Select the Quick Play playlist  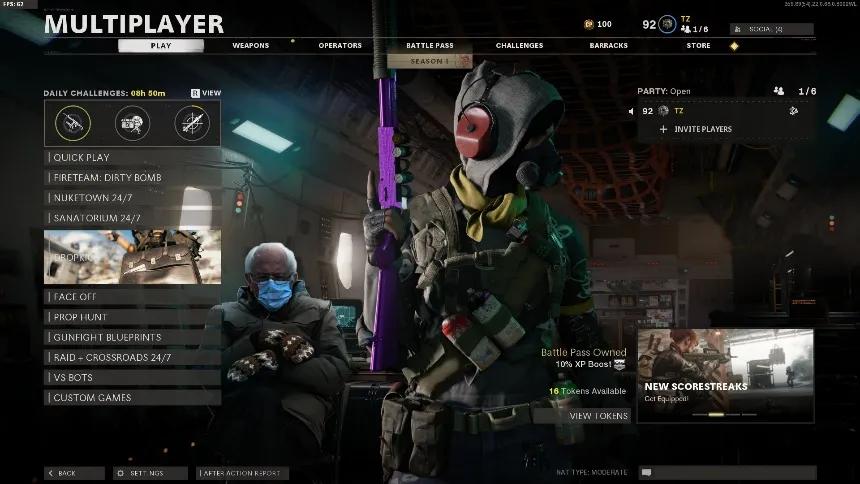(x=132, y=157)
